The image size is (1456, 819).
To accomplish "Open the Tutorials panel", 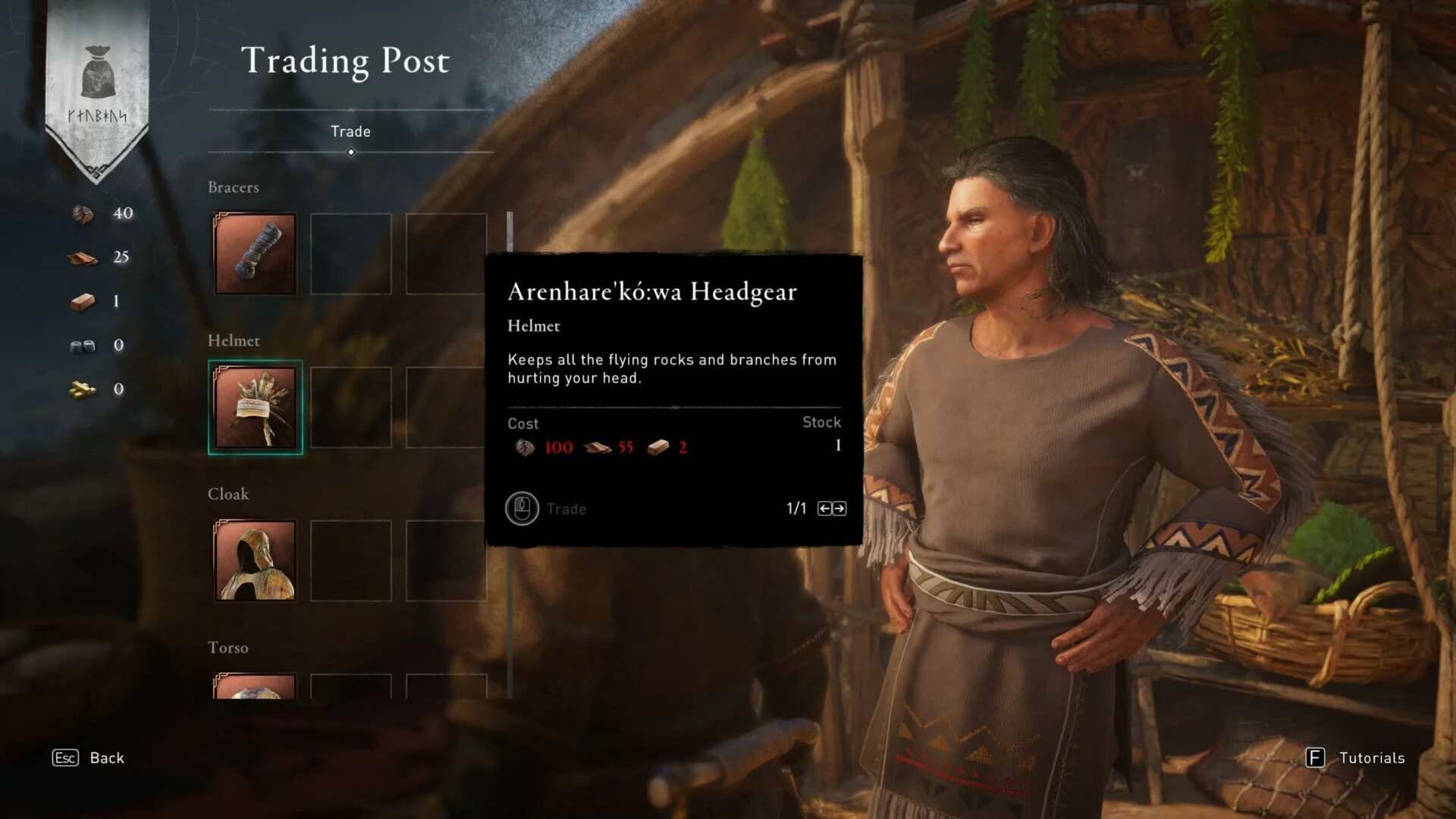I will point(1355,758).
